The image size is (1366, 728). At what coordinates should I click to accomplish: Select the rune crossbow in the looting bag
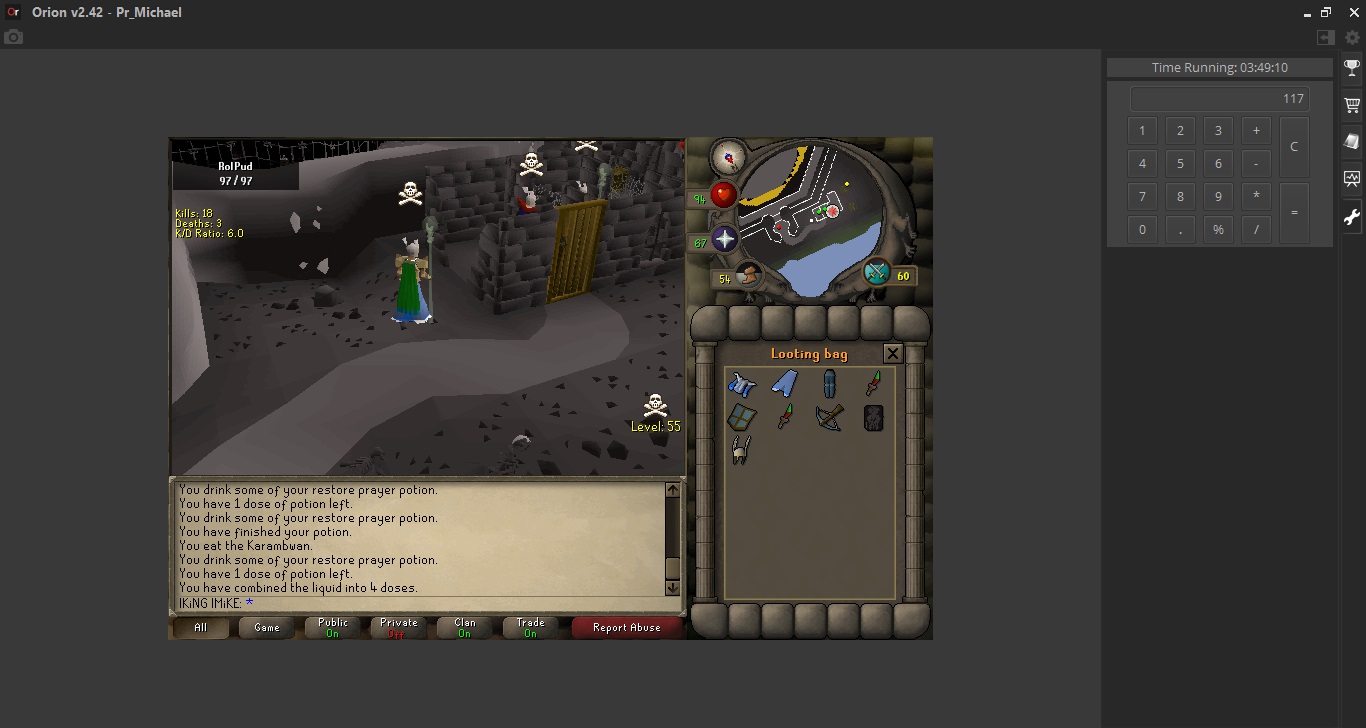coord(829,416)
